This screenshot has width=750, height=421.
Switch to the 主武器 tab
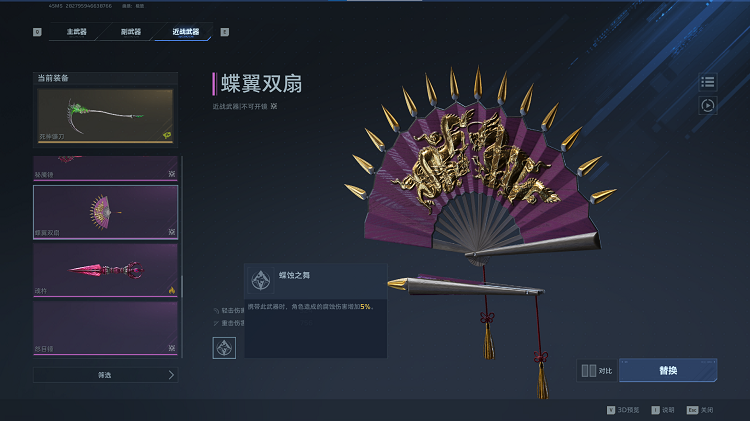[x=77, y=32]
